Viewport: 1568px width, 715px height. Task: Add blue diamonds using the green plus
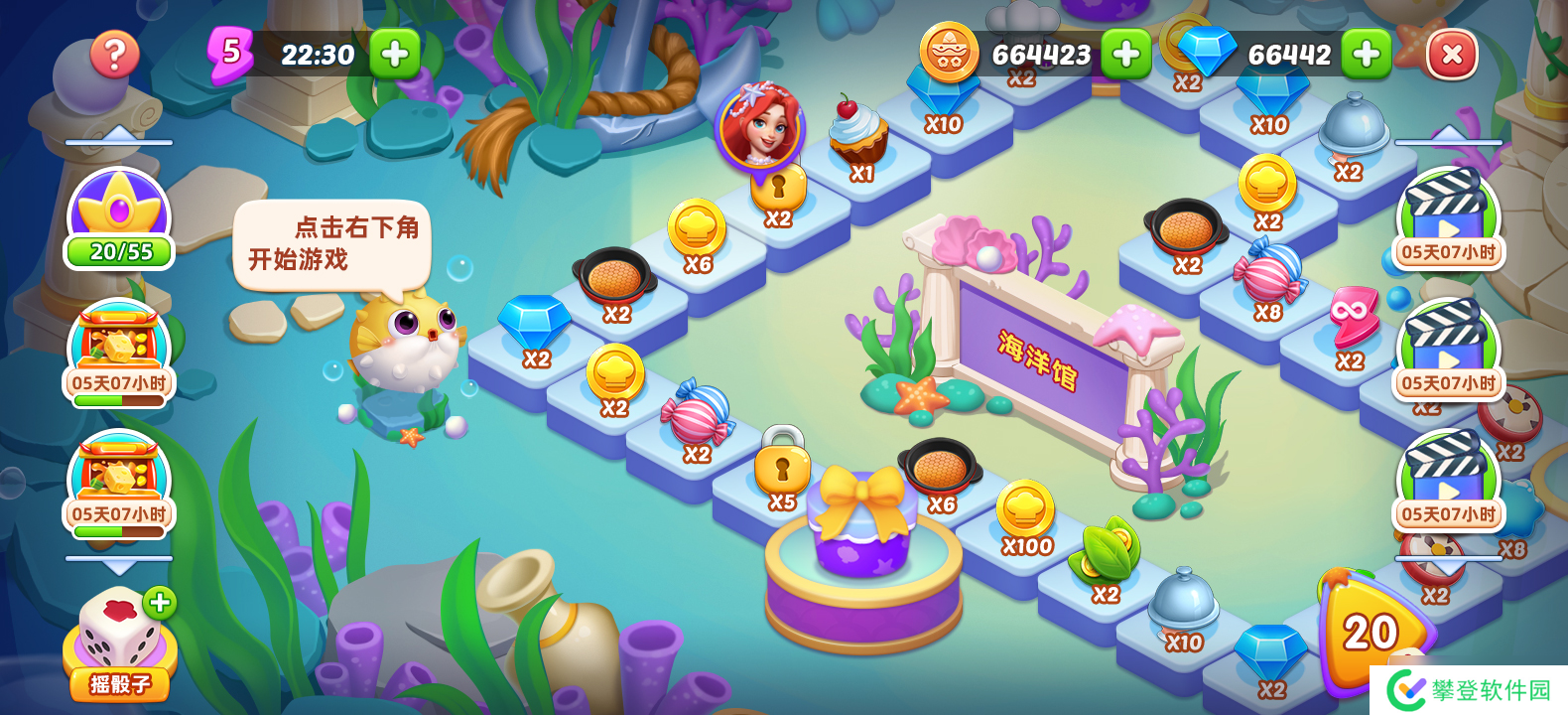point(1366,54)
